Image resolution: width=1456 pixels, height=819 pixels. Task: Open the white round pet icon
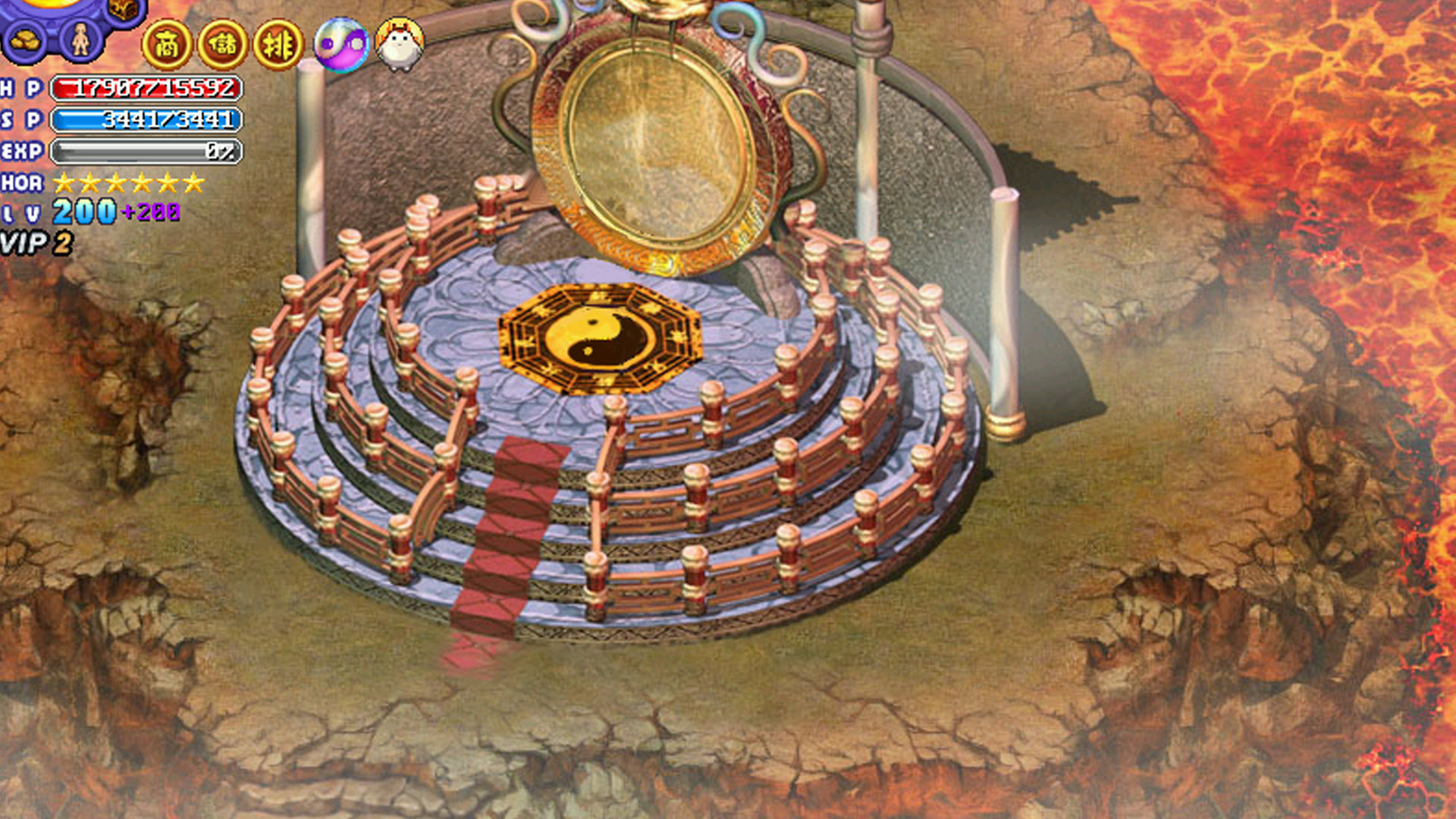pyautogui.click(x=400, y=45)
